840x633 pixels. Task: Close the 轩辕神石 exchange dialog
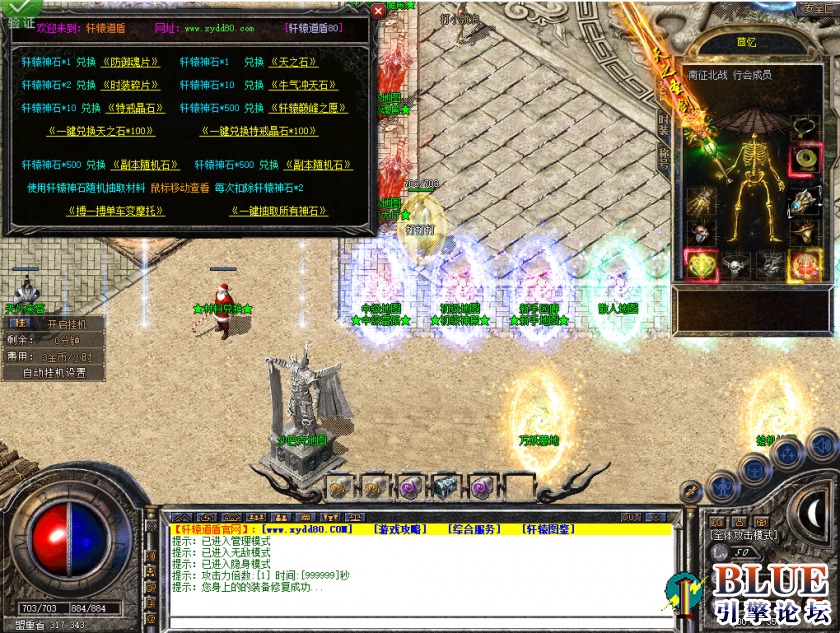377,11
